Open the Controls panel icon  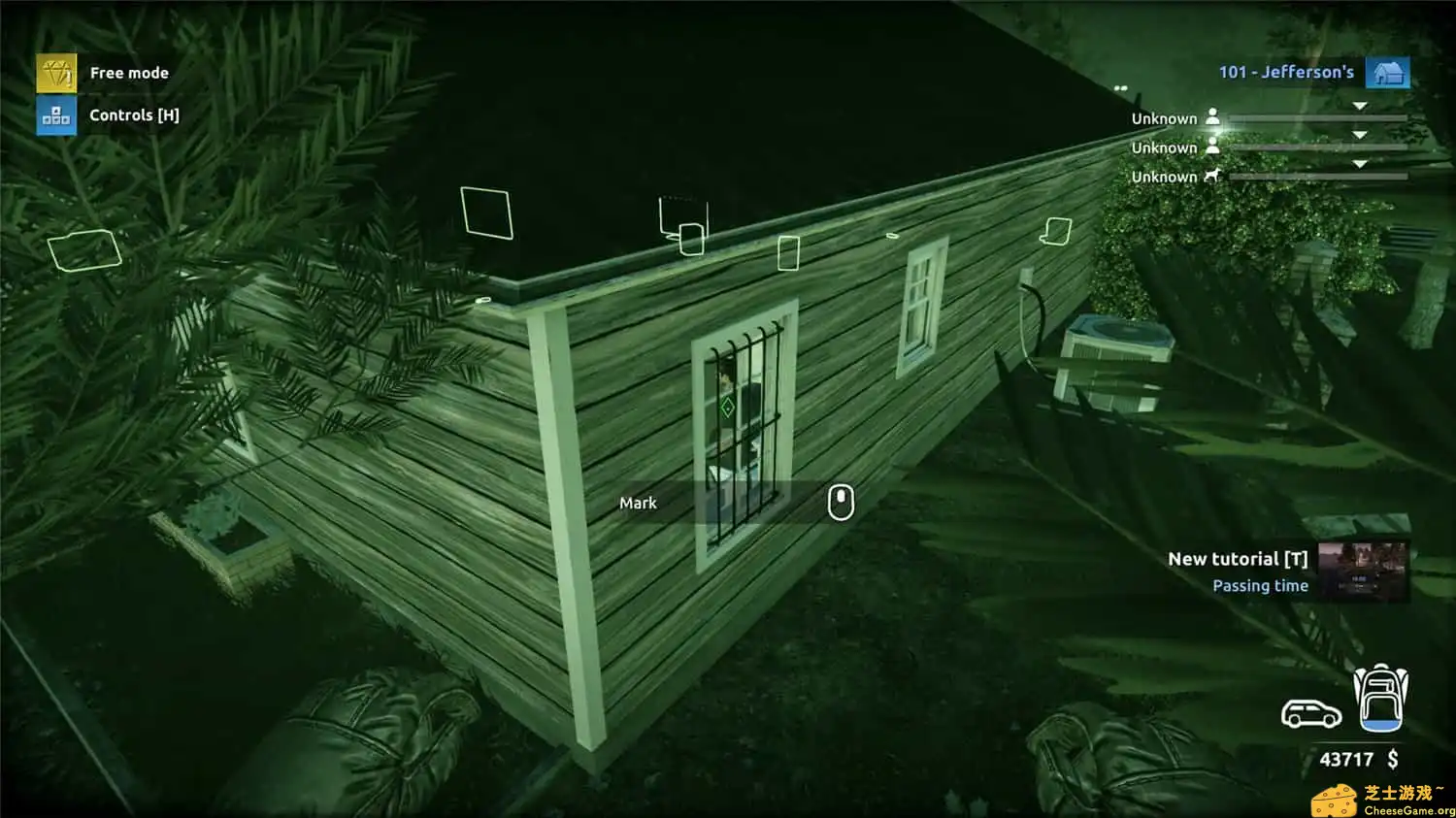(55, 115)
